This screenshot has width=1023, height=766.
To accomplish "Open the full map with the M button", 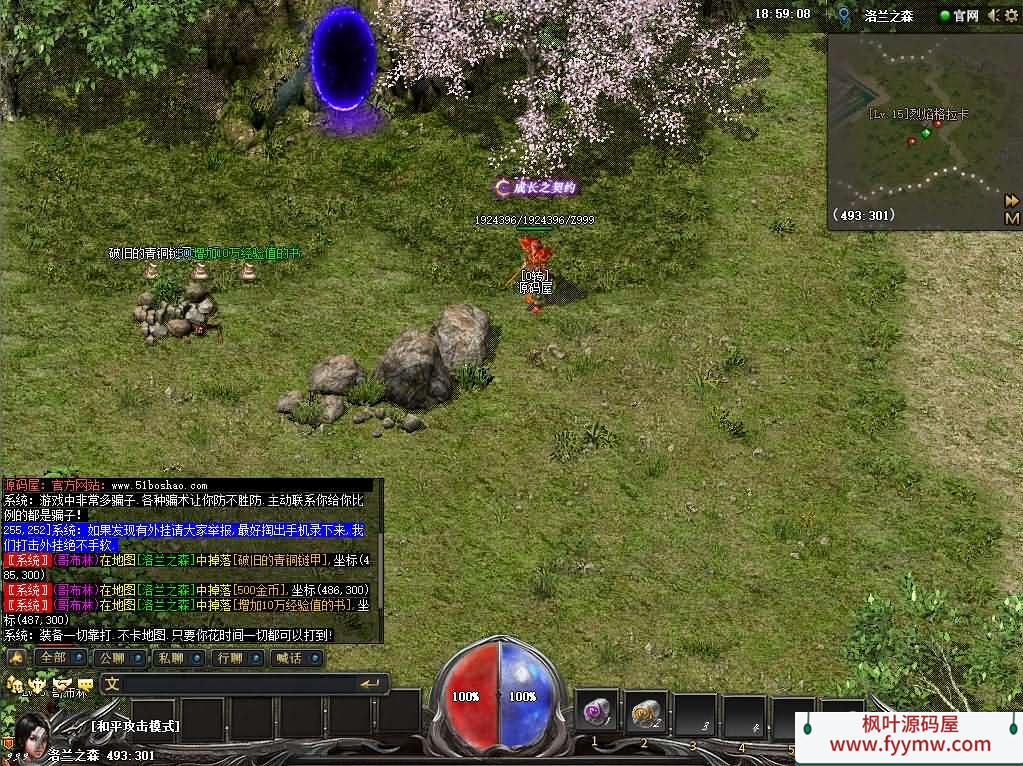I will [x=1011, y=218].
